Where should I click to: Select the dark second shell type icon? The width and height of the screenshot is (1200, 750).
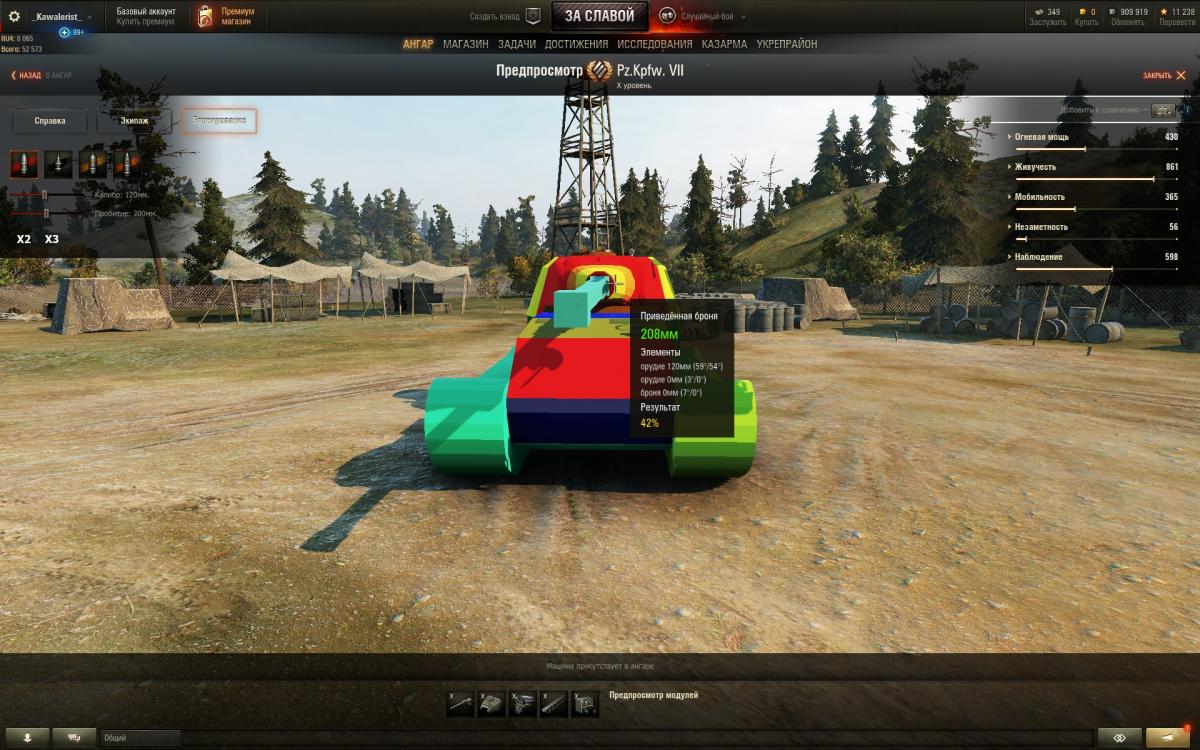click(x=59, y=164)
